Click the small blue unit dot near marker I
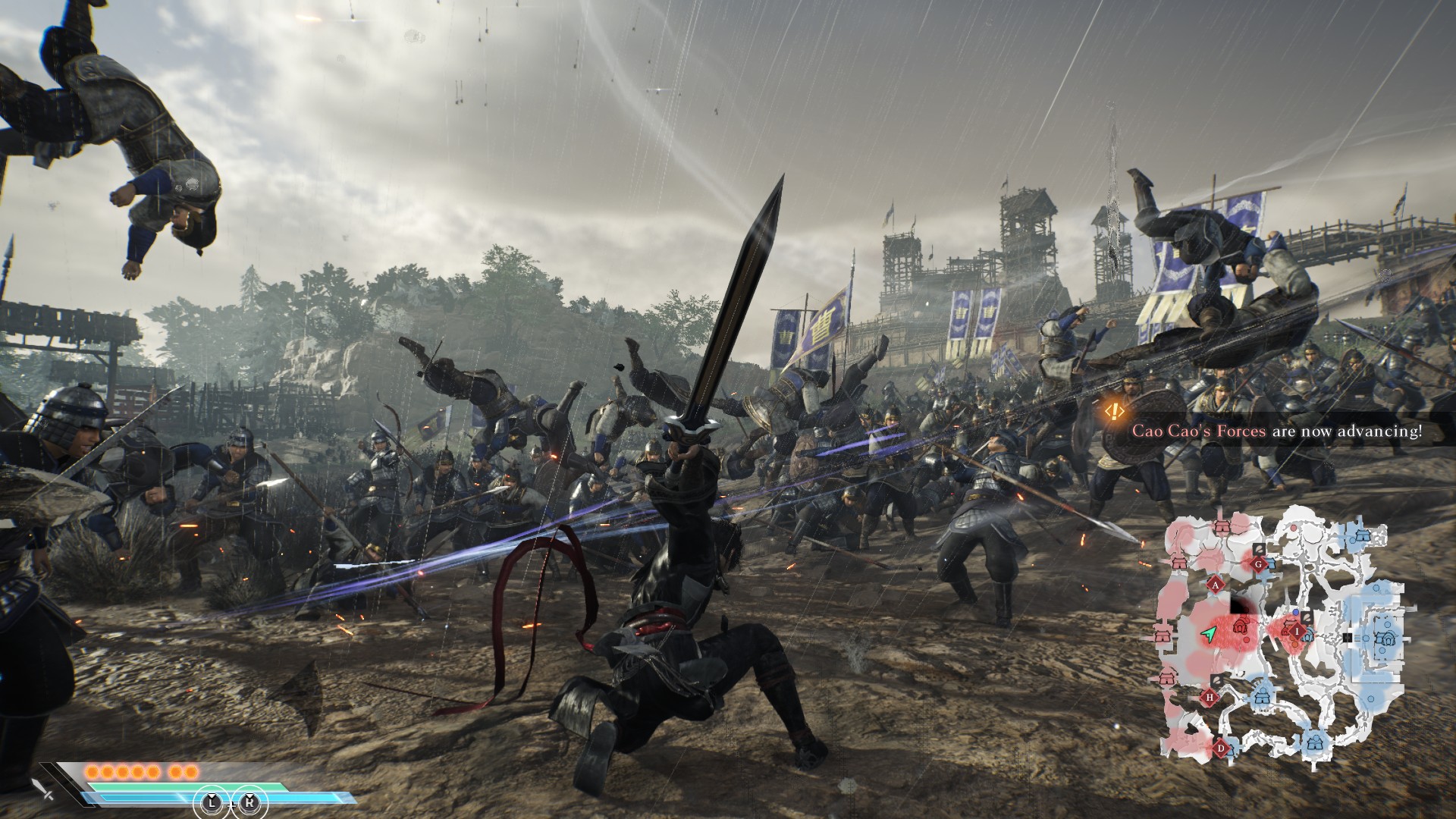Viewport: 1456px width, 819px height. pos(1296,612)
